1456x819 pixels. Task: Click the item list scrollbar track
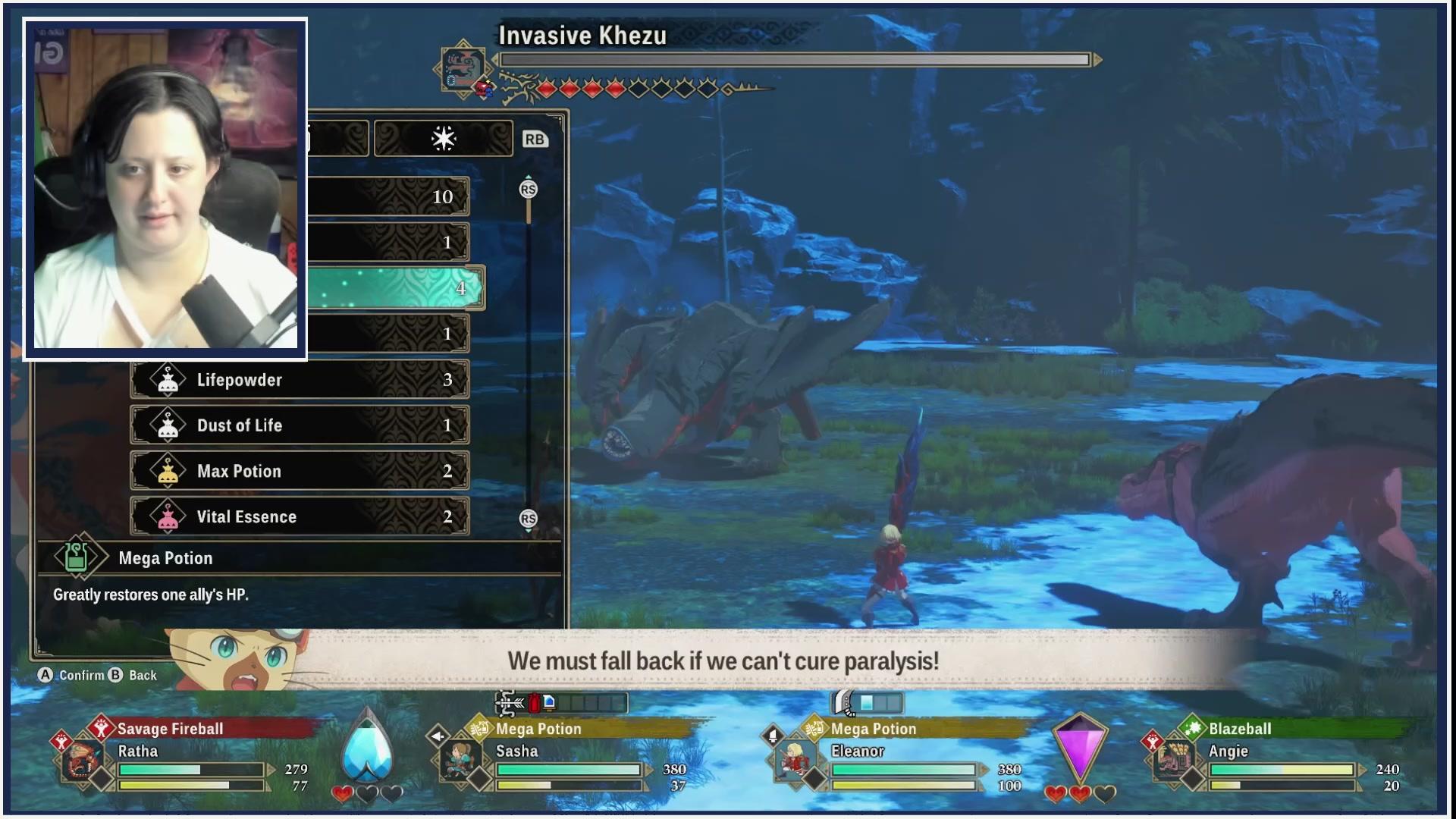pyautogui.click(x=529, y=356)
